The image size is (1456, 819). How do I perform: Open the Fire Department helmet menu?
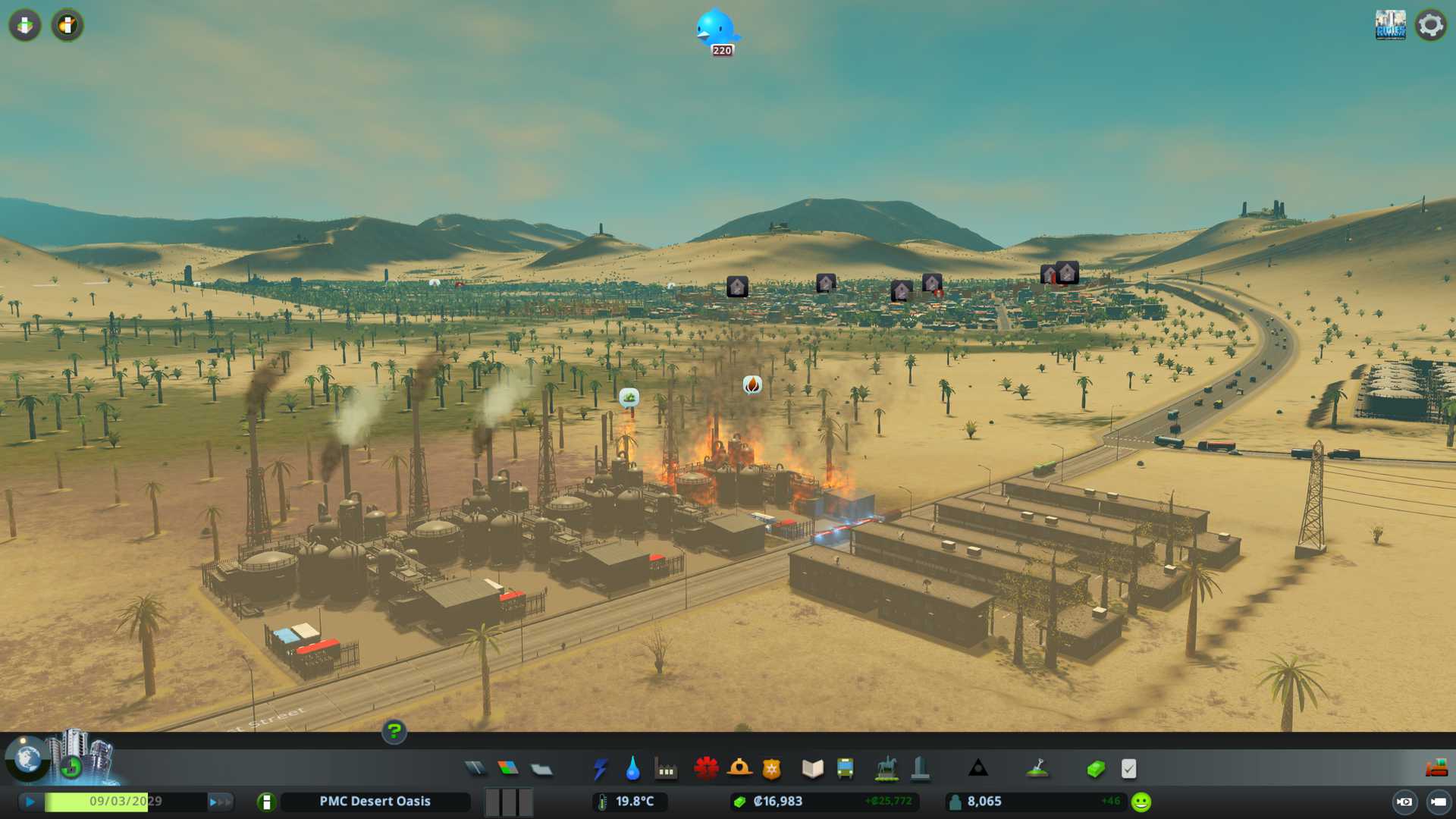[x=739, y=769]
